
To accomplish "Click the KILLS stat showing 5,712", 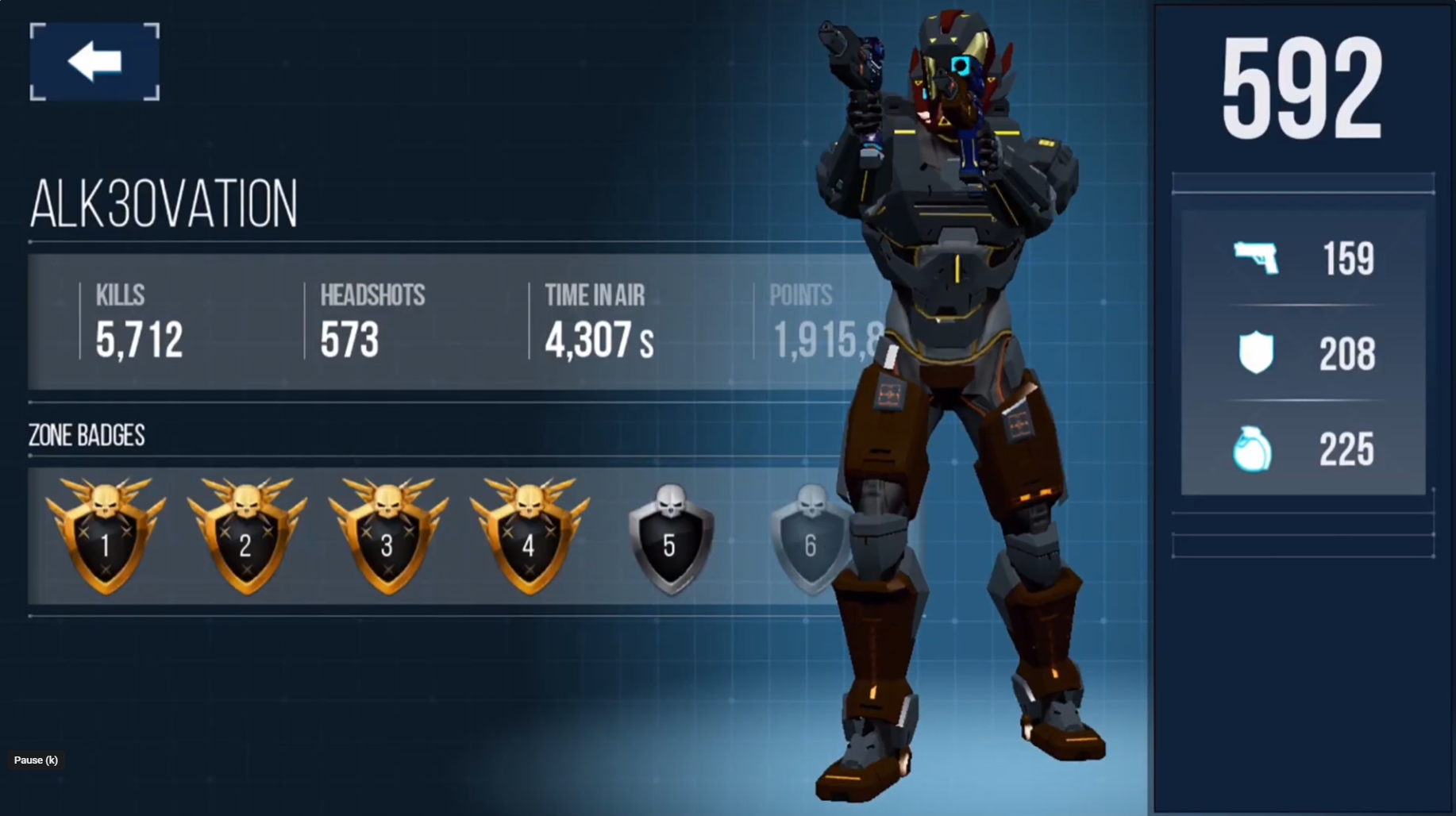I will 137,337.
